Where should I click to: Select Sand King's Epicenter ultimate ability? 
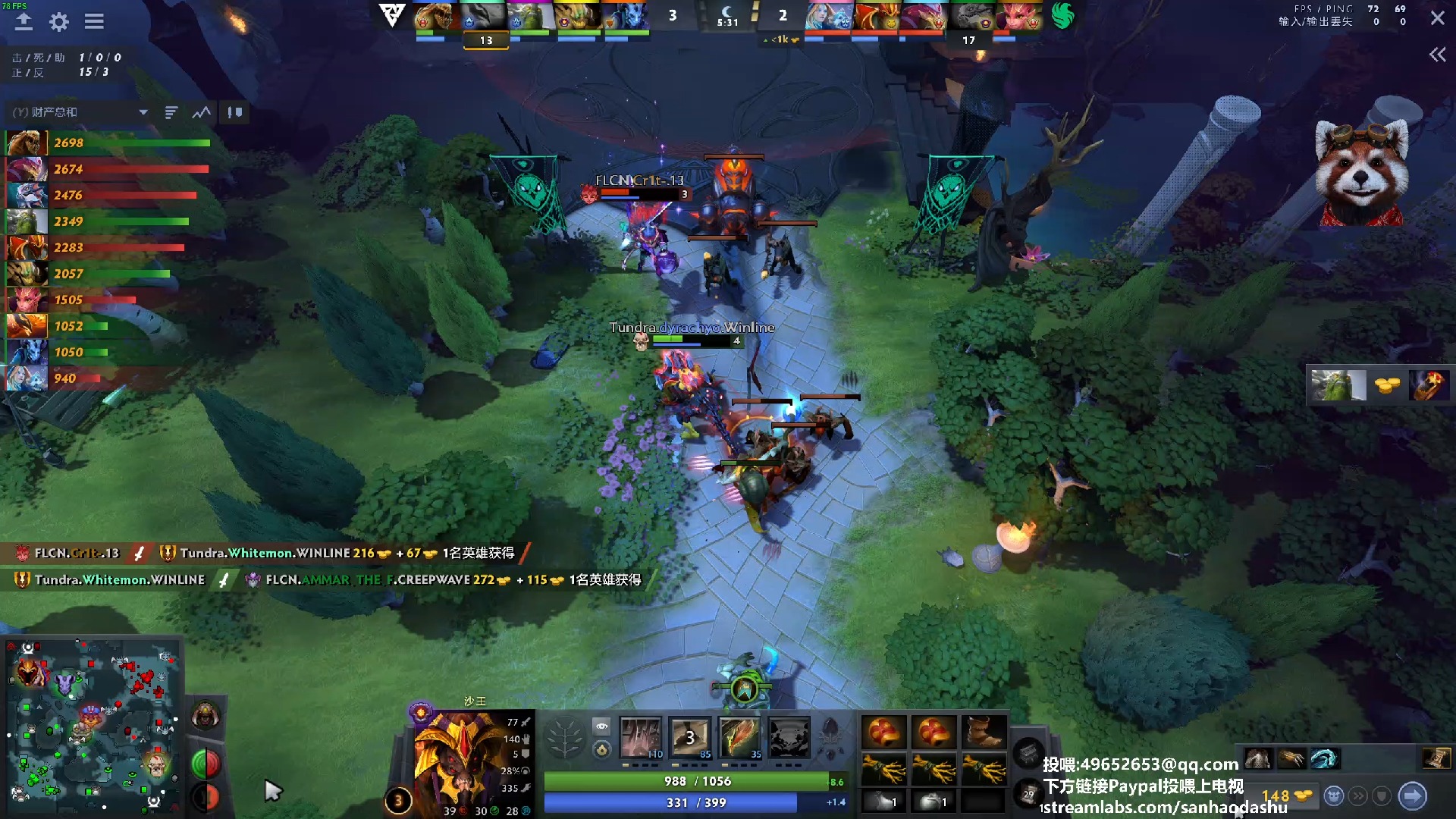pyautogui.click(x=789, y=737)
